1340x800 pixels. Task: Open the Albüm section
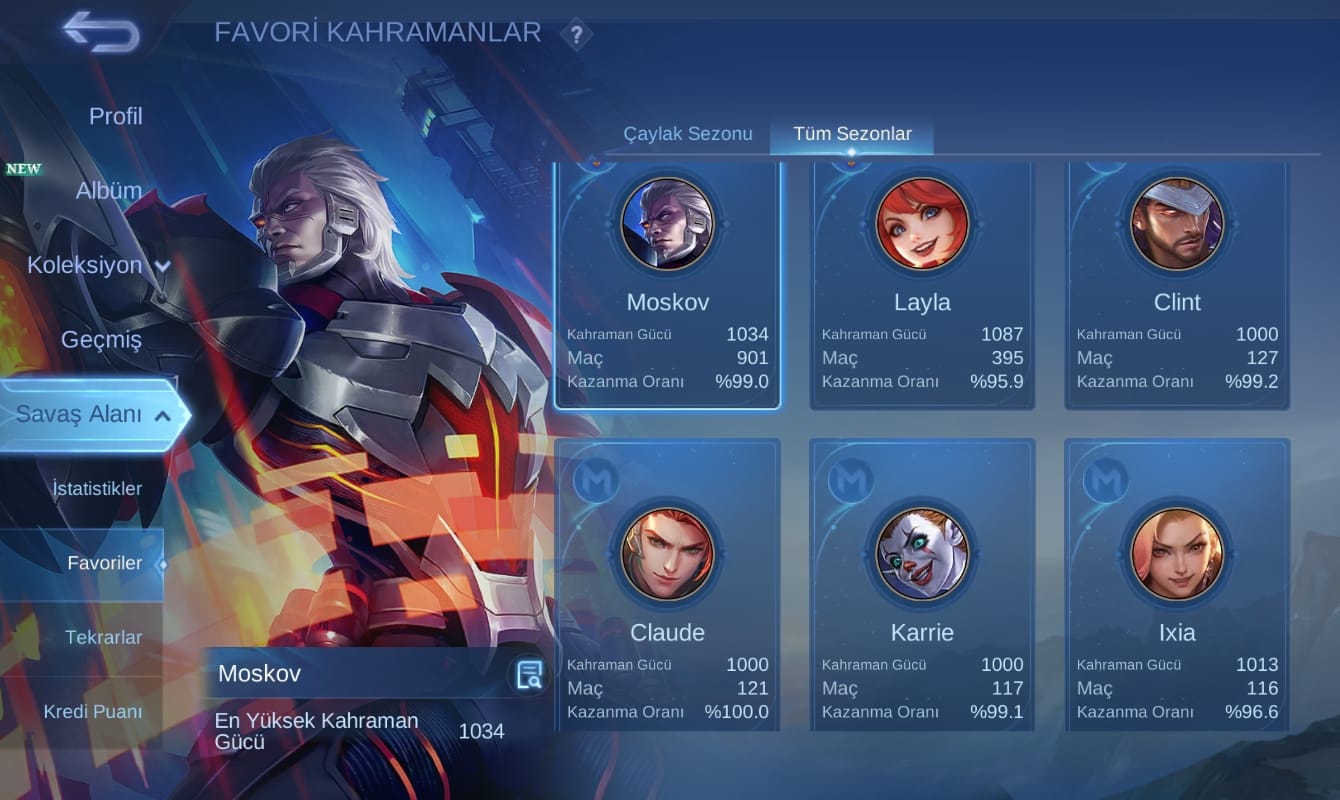click(x=108, y=190)
